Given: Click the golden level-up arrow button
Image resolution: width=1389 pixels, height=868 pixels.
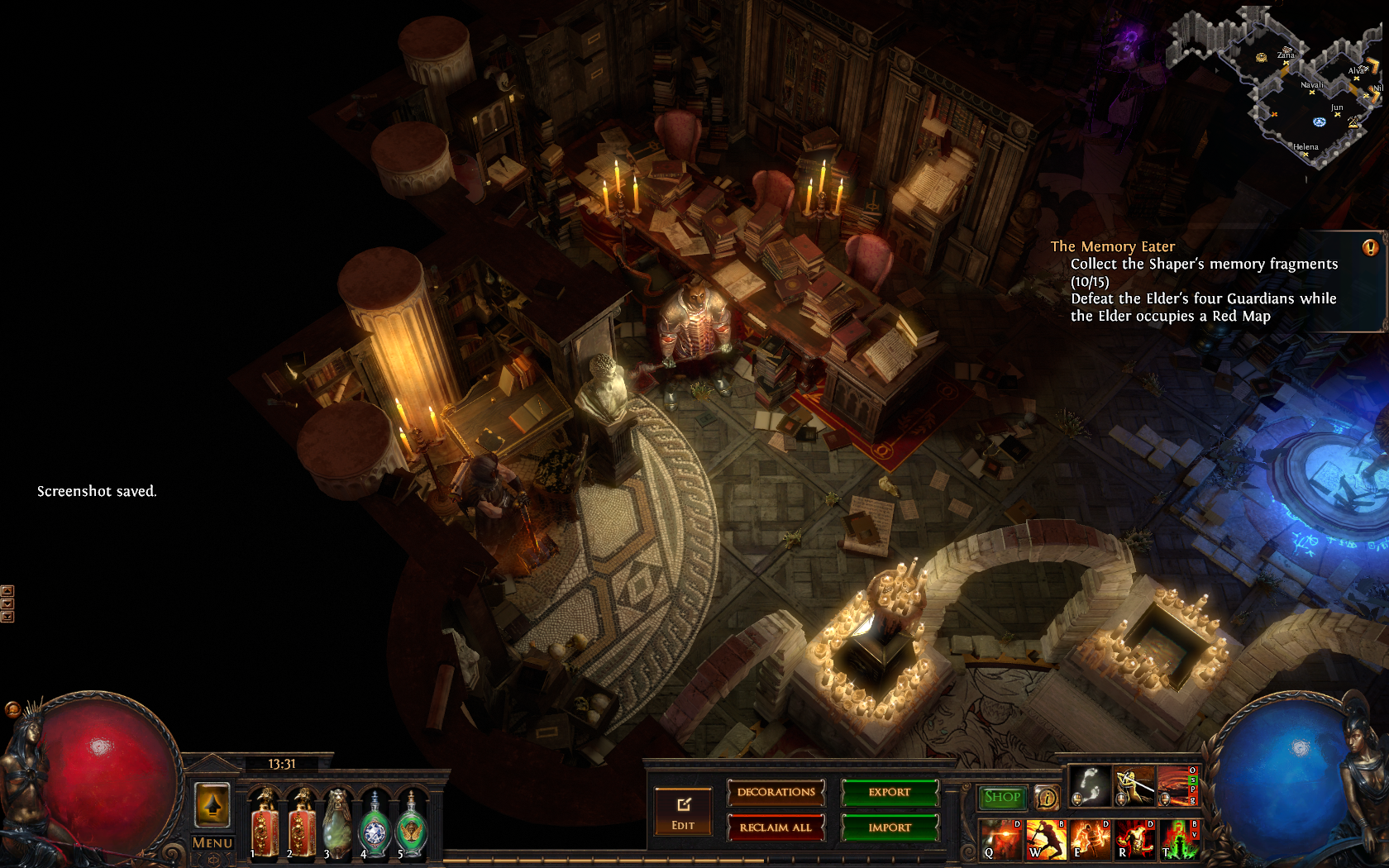Looking at the screenshot, I should point(212,804).
